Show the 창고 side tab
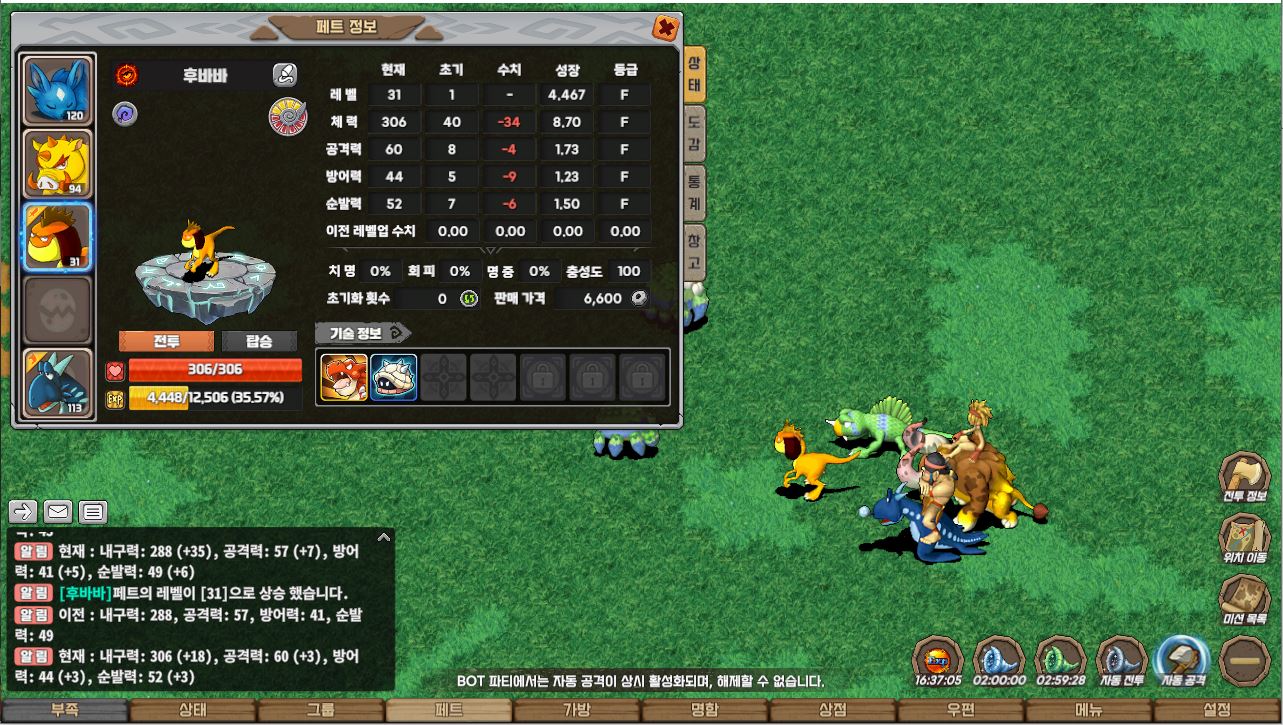This screenshot has height=725, width=1283. click(694, 252)
